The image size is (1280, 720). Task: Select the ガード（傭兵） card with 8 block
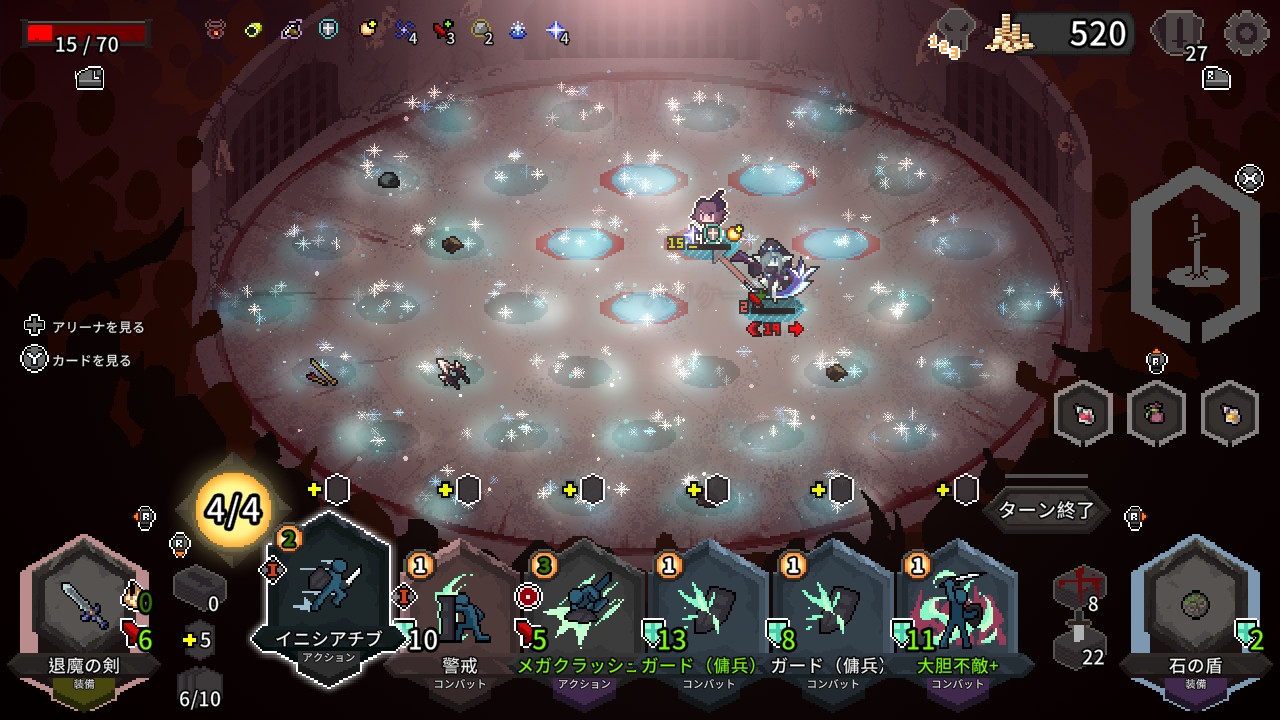832,610
